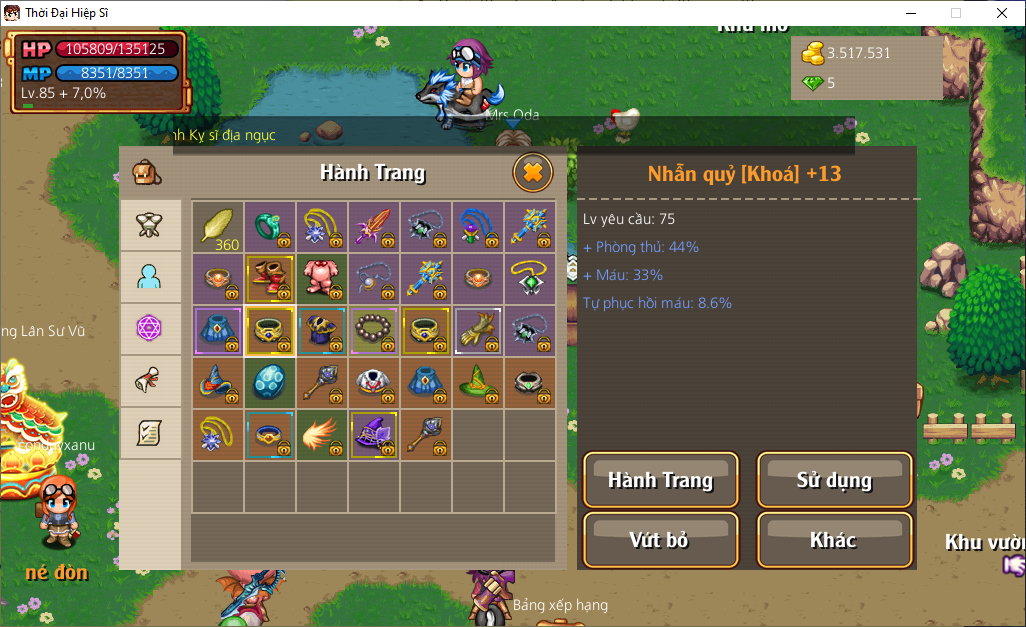Switch to the armor equipment side tab
This screenshot has height=627, width=1026.
pos(150,226)
